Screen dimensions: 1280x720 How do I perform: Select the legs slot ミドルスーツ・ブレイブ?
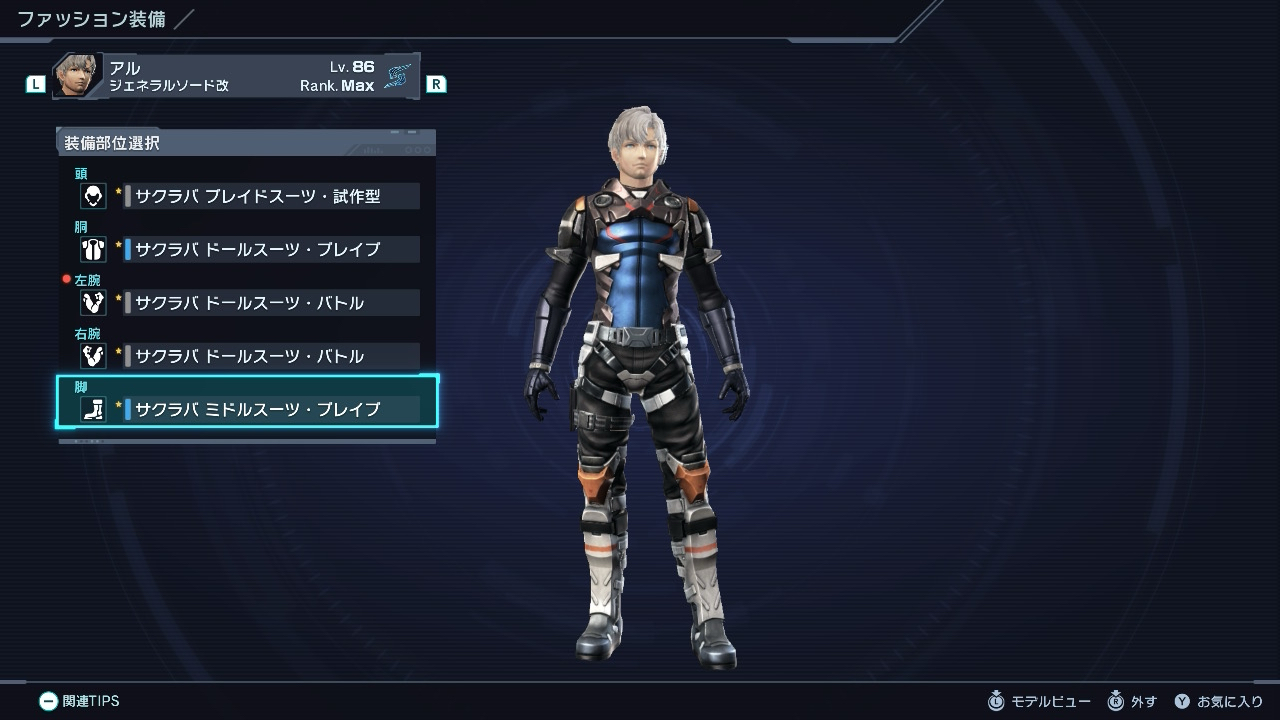click(x=257, y=408)
